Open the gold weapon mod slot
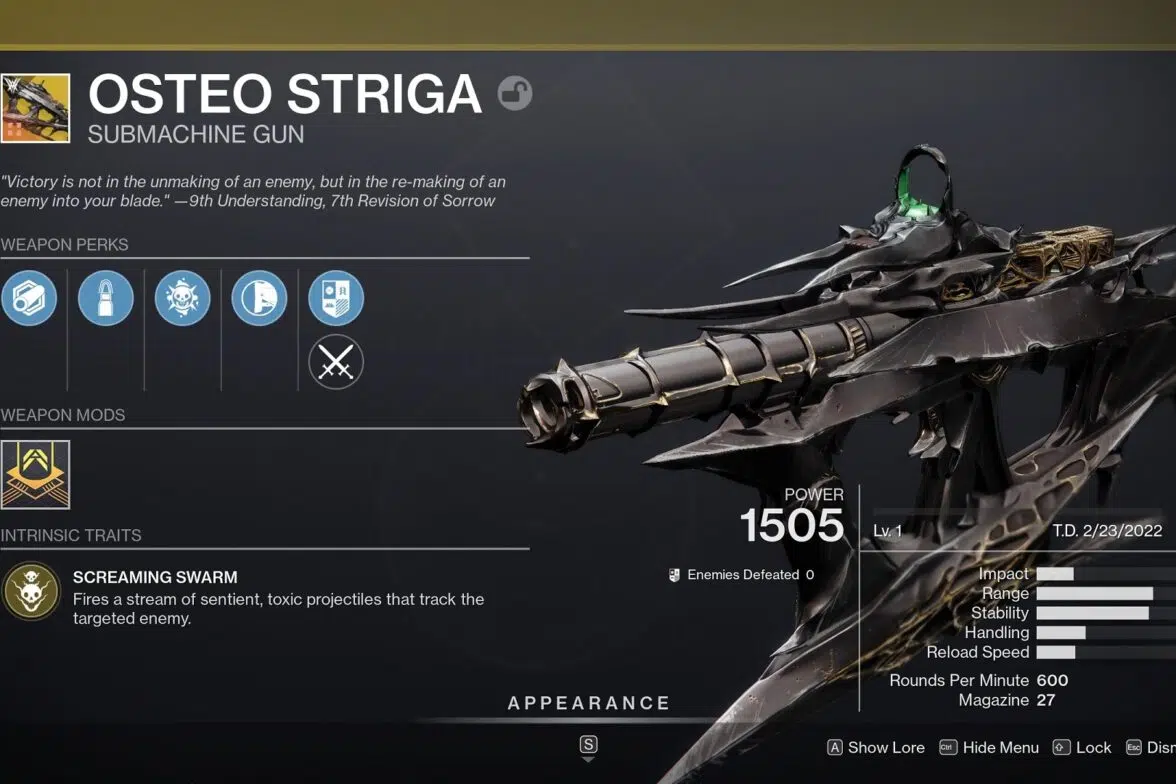This screenshot has height=784, width=1176. 35,474
